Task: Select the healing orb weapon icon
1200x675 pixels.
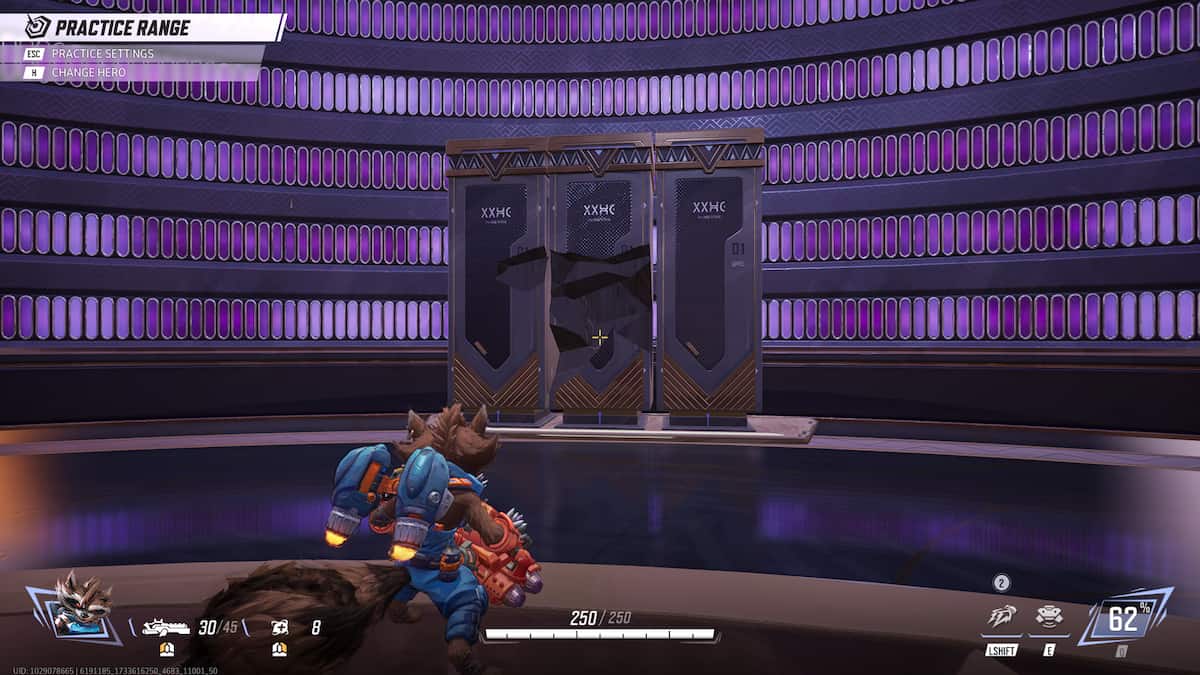Action: click(x=279, y=628)
